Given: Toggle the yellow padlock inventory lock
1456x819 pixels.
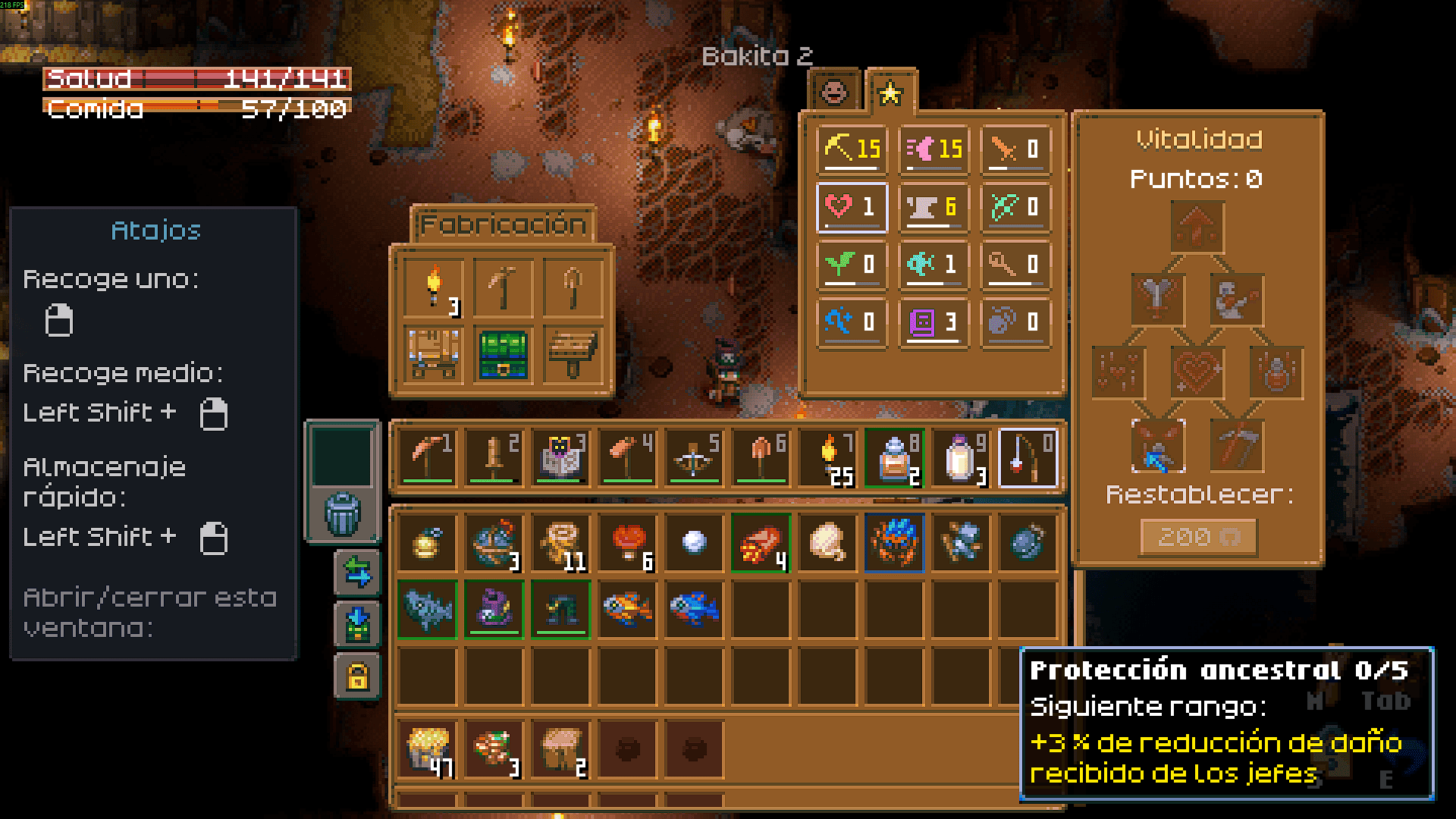Looking at the screenshot, I should point(357,675).
